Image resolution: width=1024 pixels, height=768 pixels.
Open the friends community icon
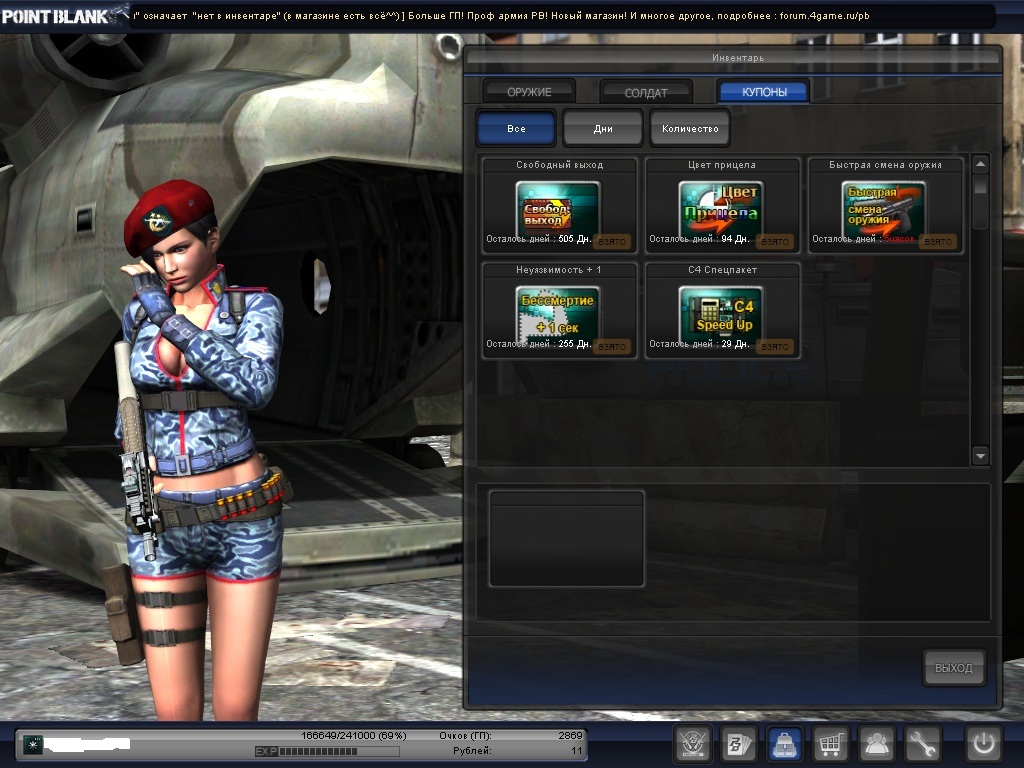point(878,744)
